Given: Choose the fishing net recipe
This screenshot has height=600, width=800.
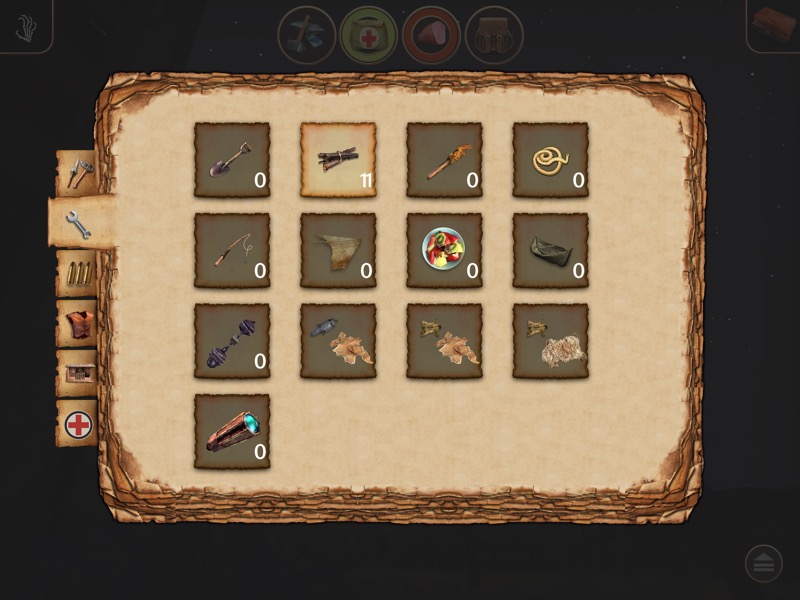Looking at the screenshot, I should (338, 250).
